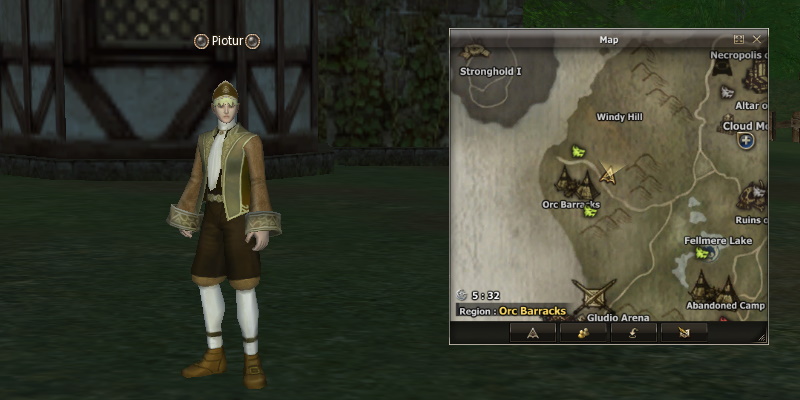Show party members with the gold figures button
The height and width of the screenshot is (400, 800).
click(583, 333)
